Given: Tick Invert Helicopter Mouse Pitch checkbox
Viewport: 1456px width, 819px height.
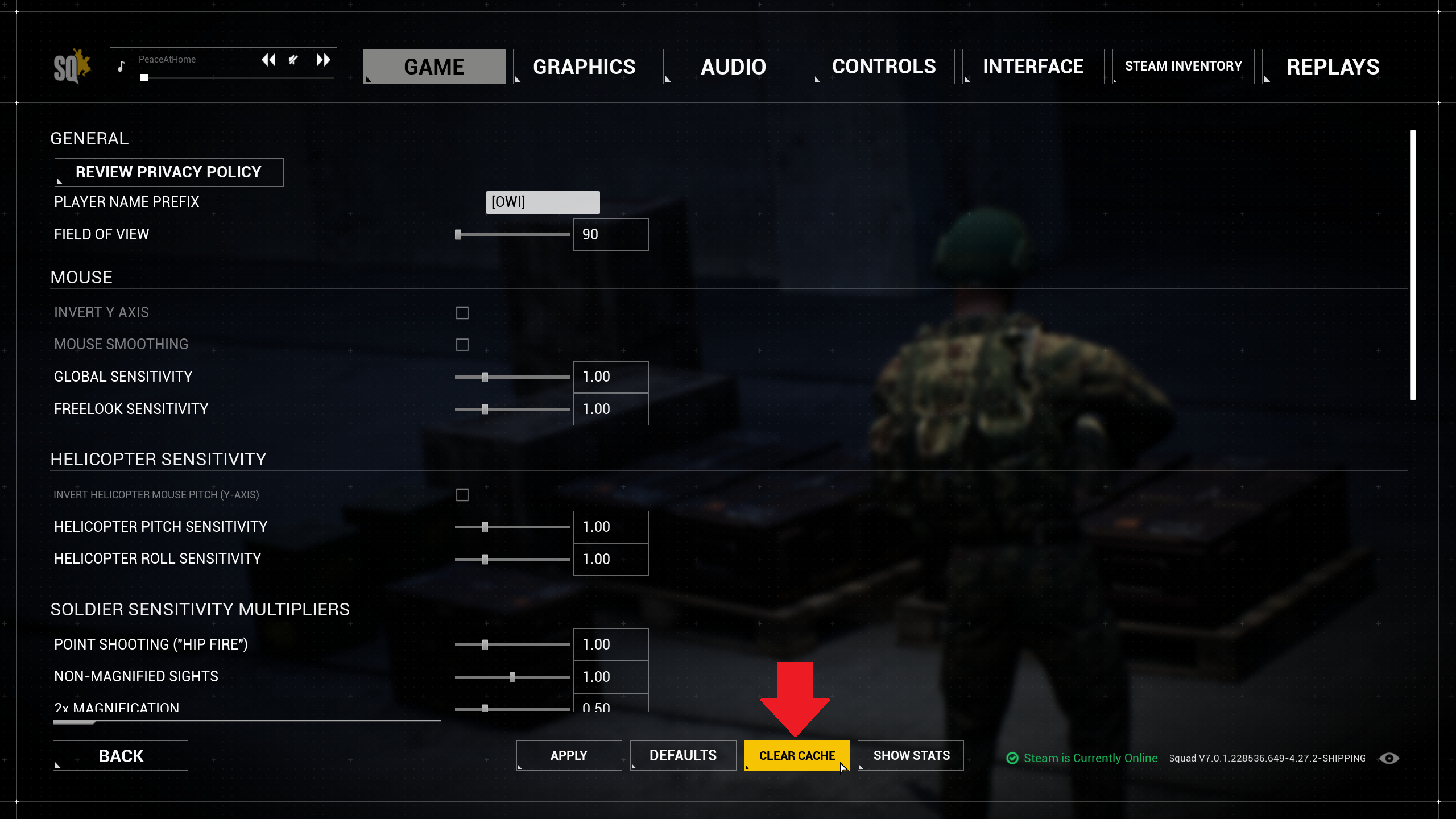Looking at the screenshot, I should tap(462, 495).
